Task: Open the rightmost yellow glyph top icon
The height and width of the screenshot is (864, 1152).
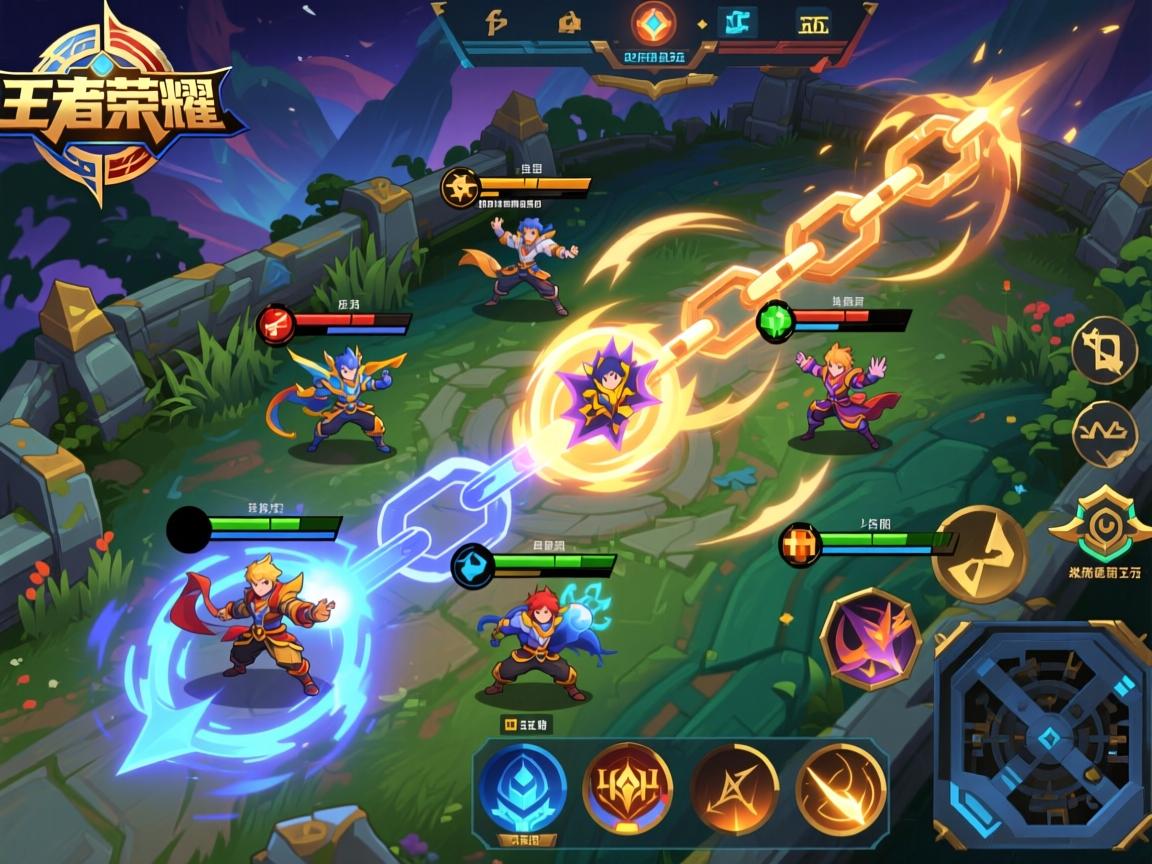Action: click(x=815, y=22)
